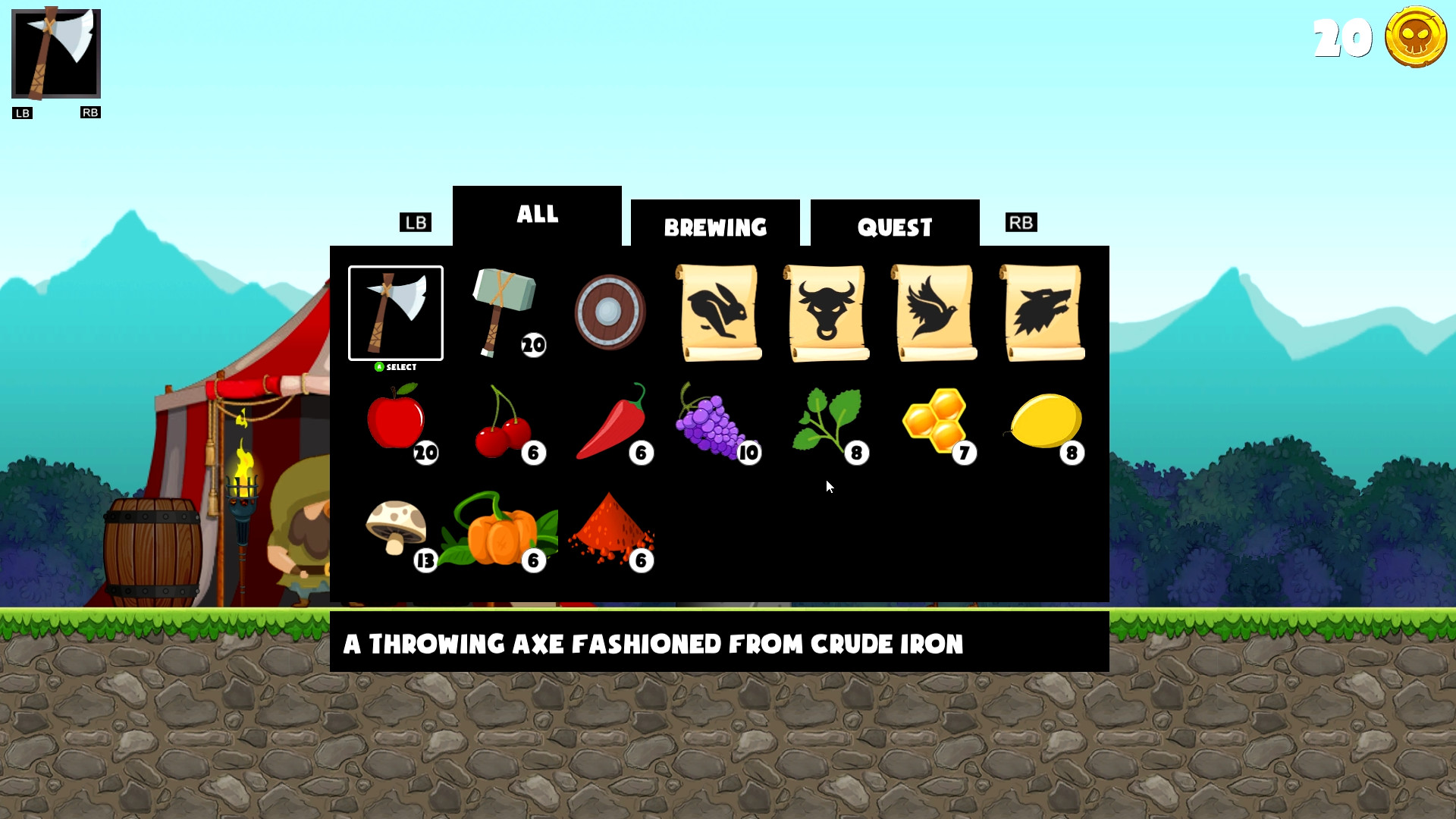Screen dimensions: 1456x819
Task: Select the paprika powder pile
Action: pos(613,531)
